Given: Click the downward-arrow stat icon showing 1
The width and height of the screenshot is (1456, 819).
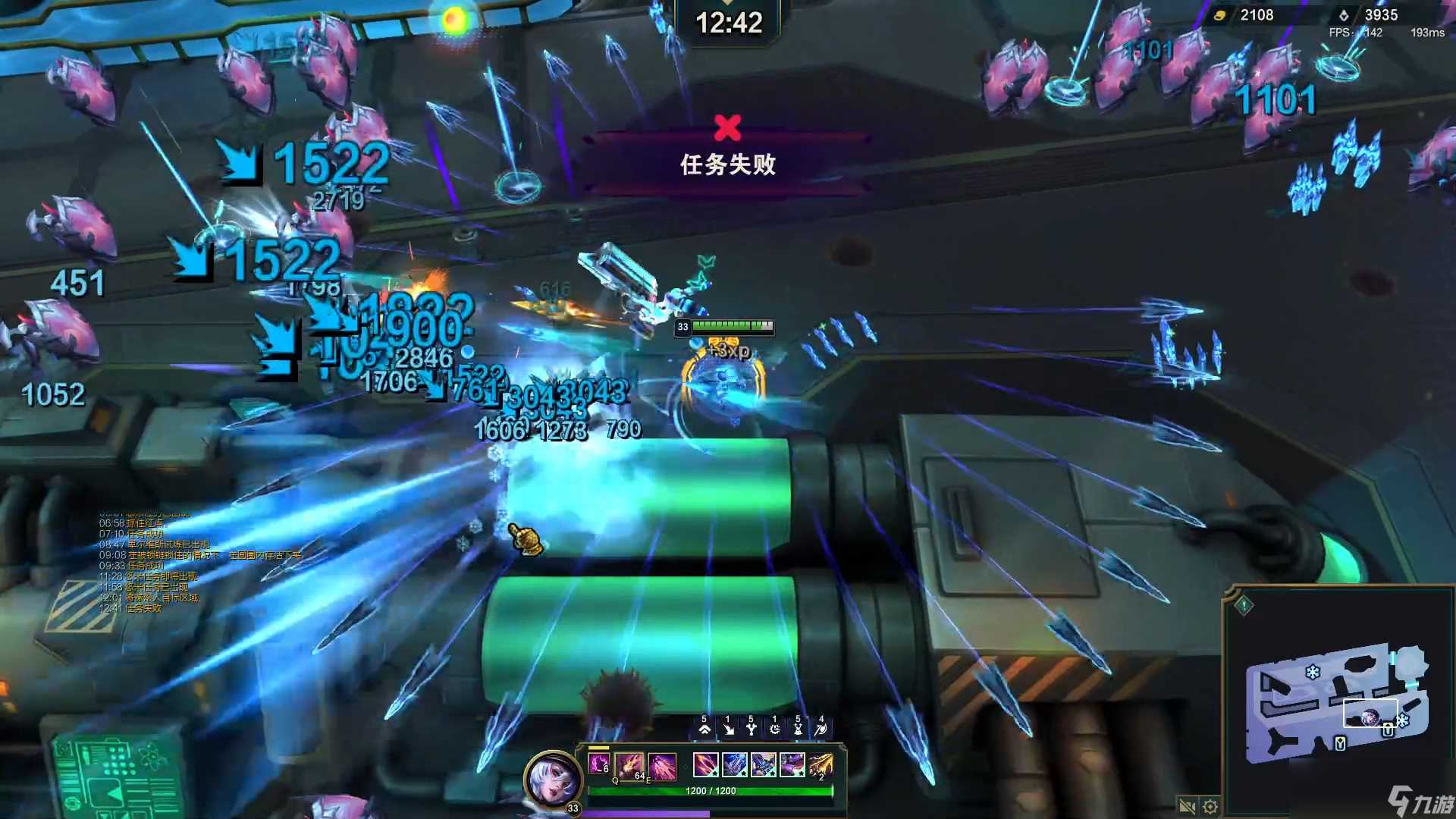Looking at the screenshot, I should pyautogui.click(x=729, y=730).
